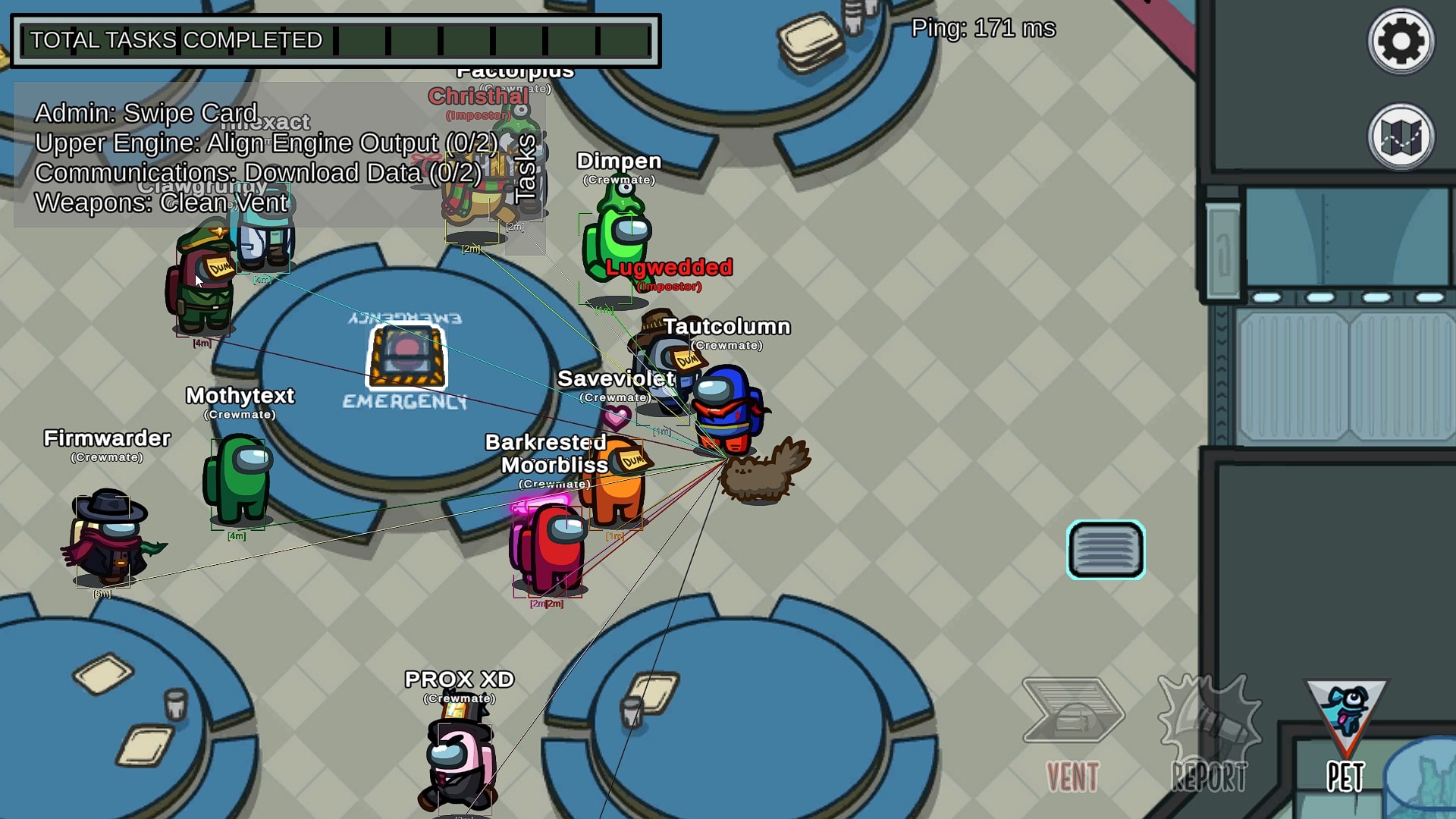Select the Lugwedded impostor name label

(668, 267)
